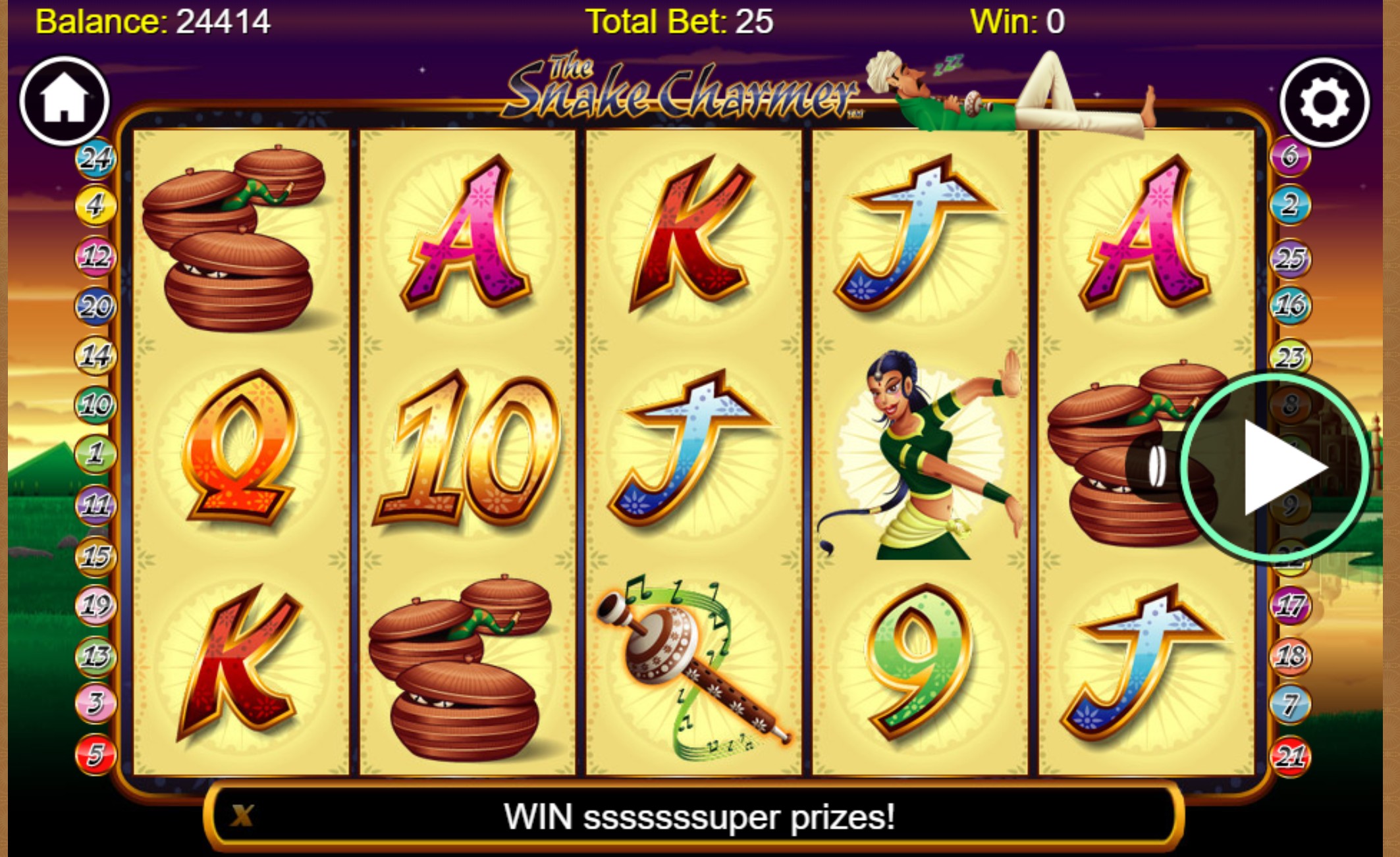1400x857 pixels.
Task: Choose payline number 2
Action: (1290, 205)
